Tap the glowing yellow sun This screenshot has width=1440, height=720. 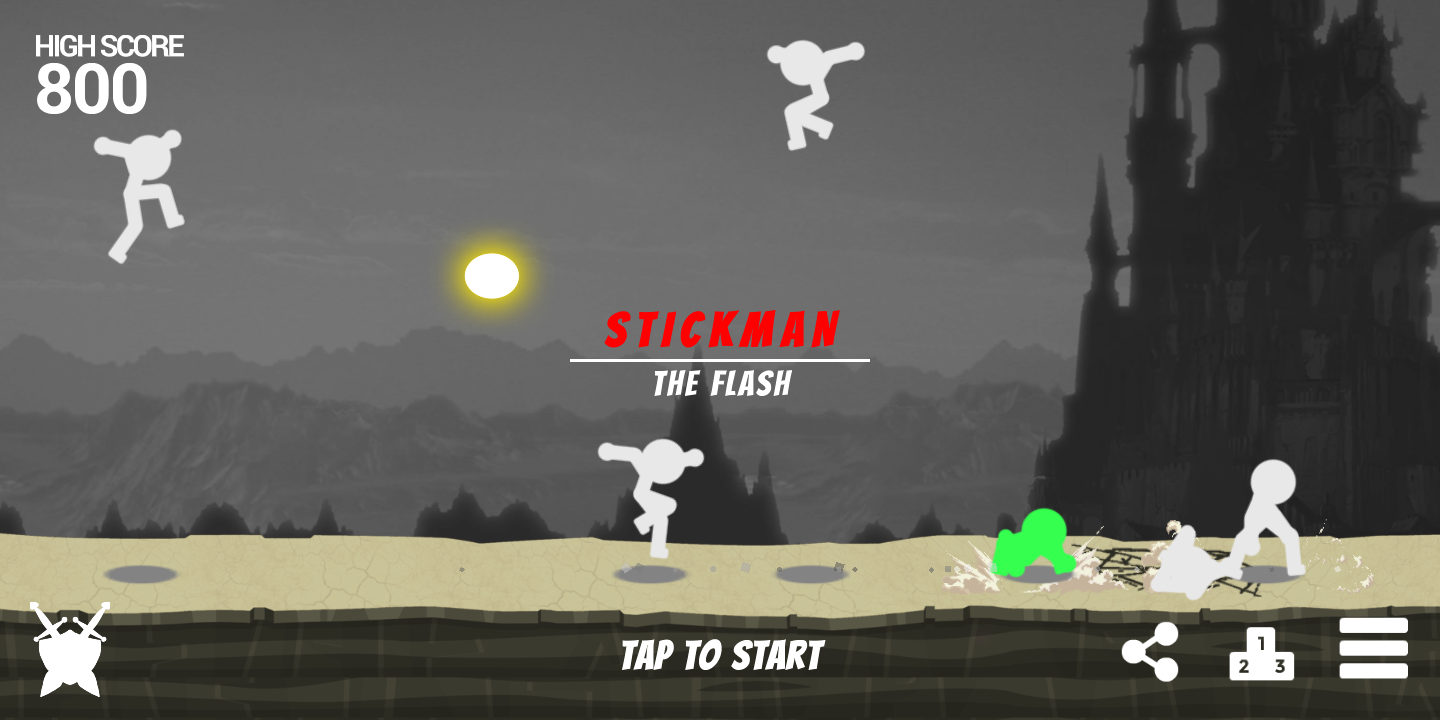[492, 277]
